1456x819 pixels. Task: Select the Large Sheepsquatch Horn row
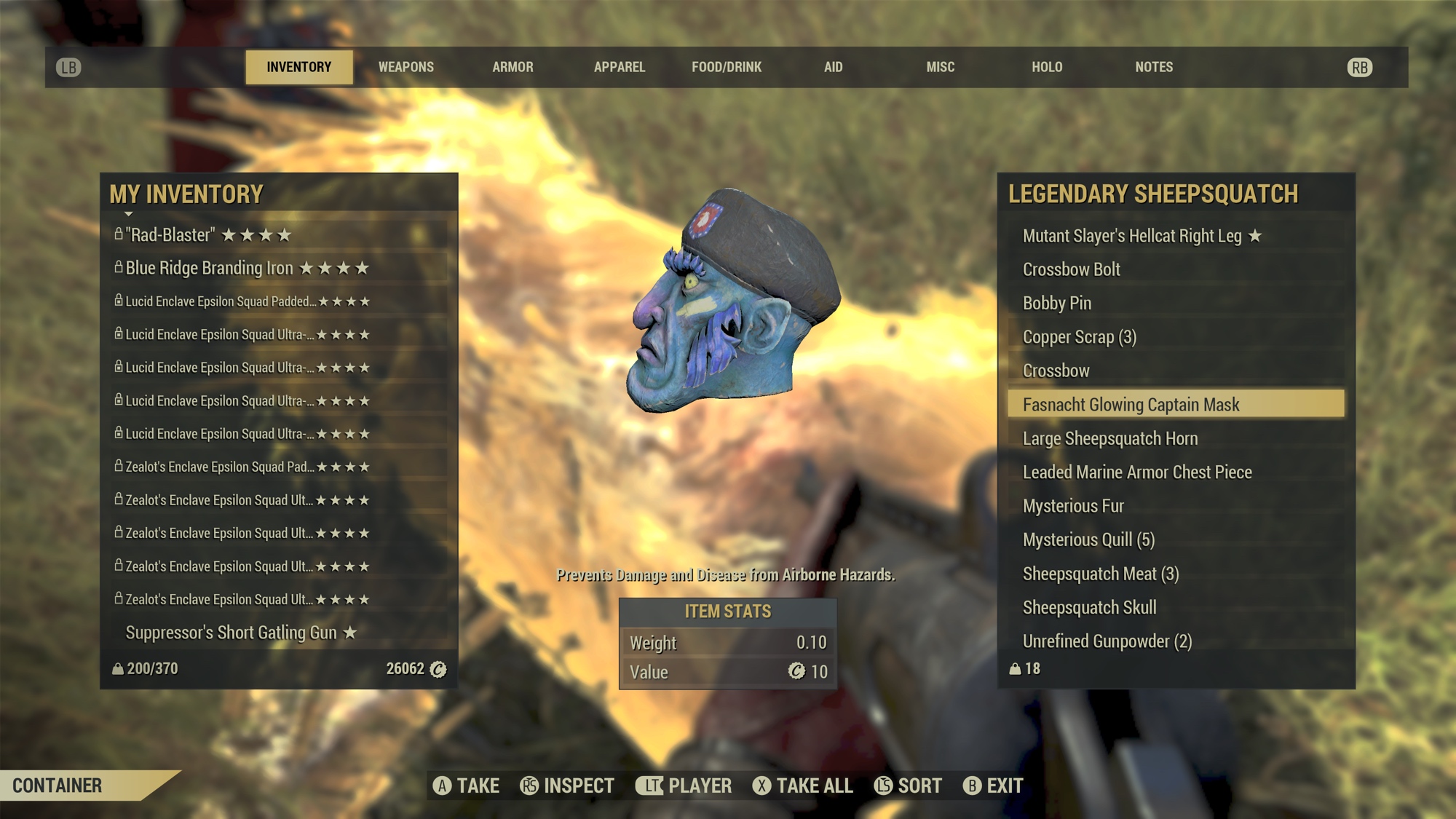coord(1109,438)
